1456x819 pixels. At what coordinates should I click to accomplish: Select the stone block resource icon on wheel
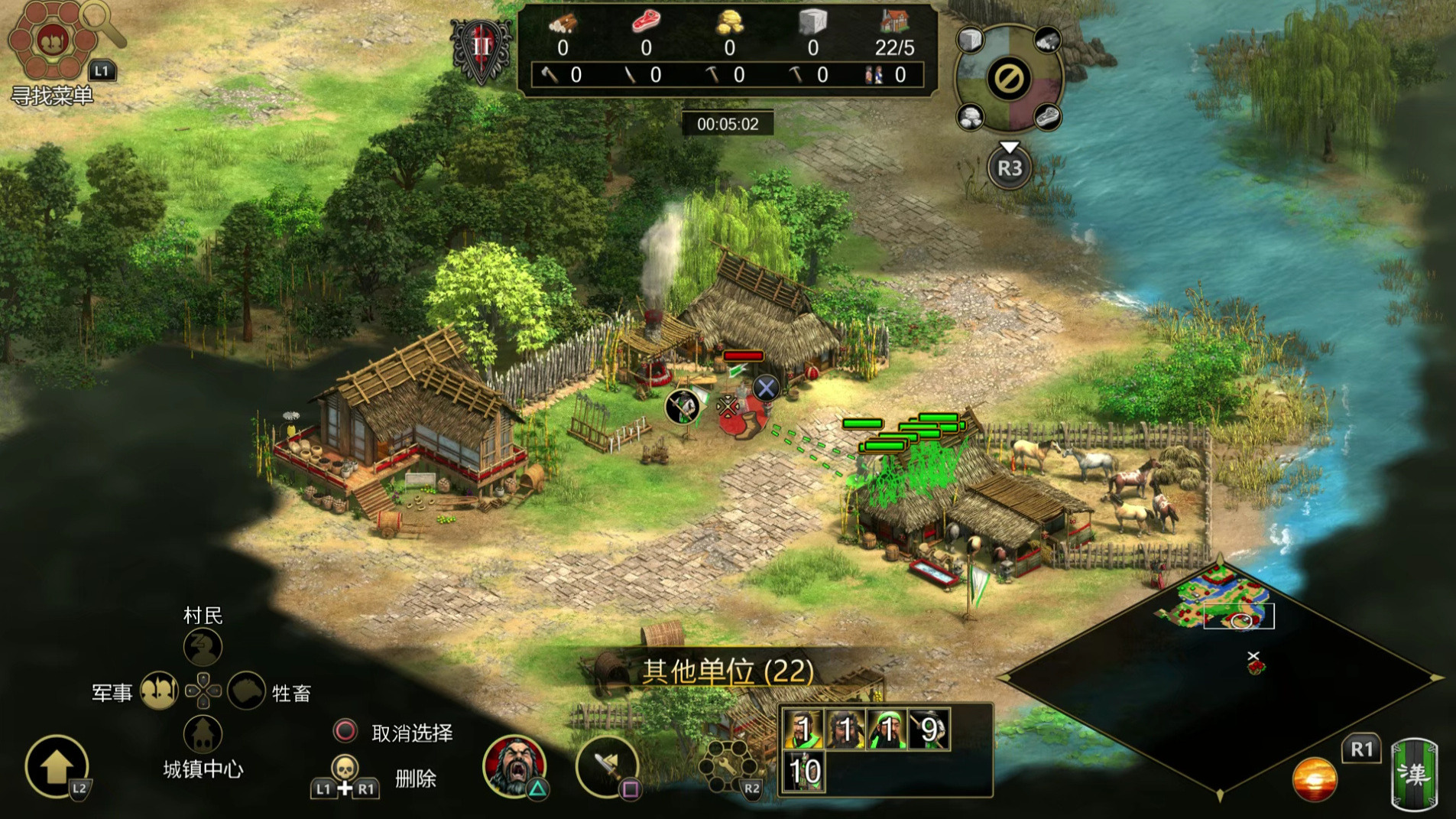(971, 40)
